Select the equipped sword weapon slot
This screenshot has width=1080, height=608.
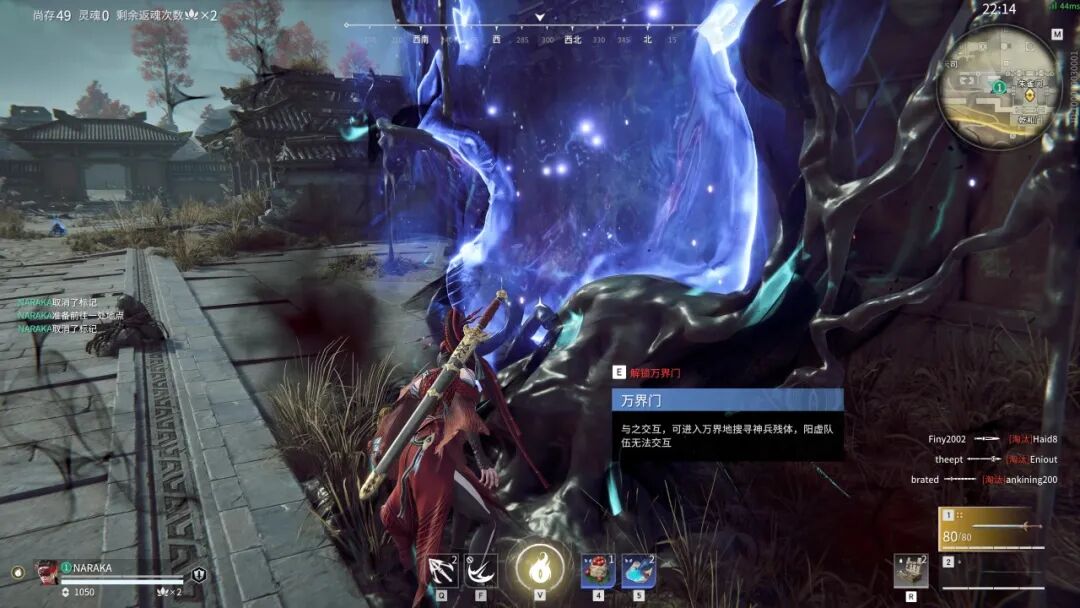click(991, 528)
